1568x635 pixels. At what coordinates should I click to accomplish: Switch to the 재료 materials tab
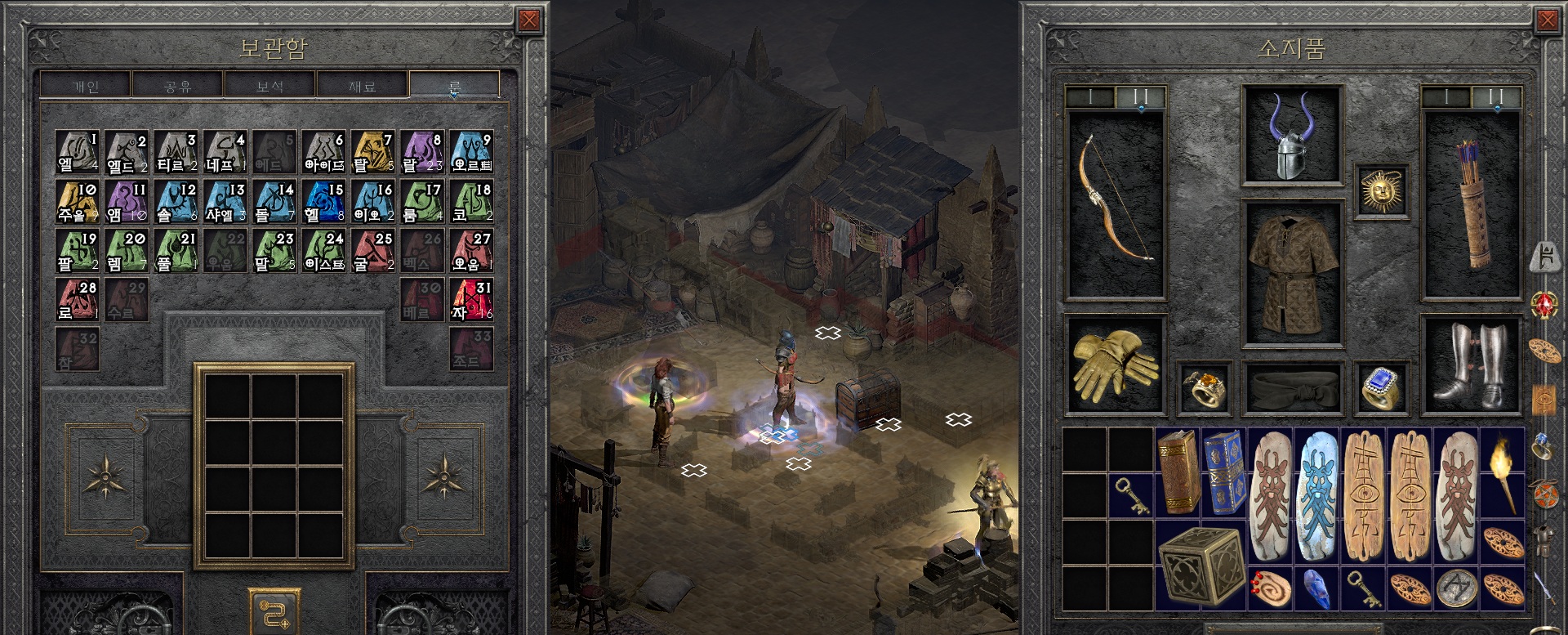362,85
